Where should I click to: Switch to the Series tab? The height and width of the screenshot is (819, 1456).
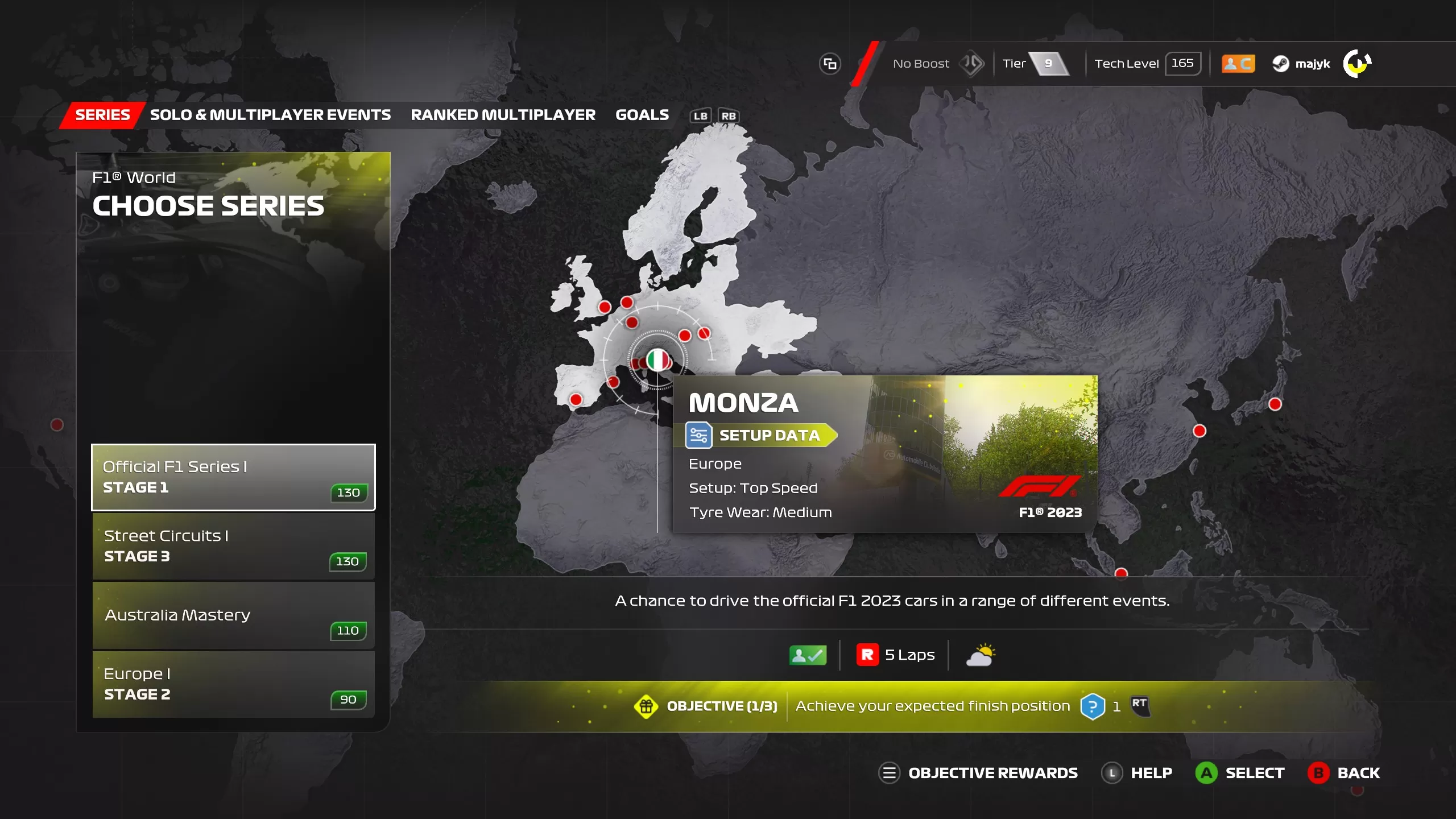(x=102, y=115)
